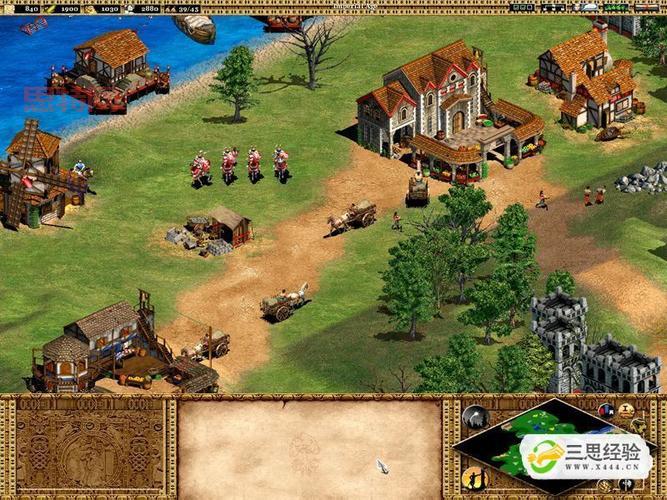Activate the flare signal button above the minimap's left corner

474,416
